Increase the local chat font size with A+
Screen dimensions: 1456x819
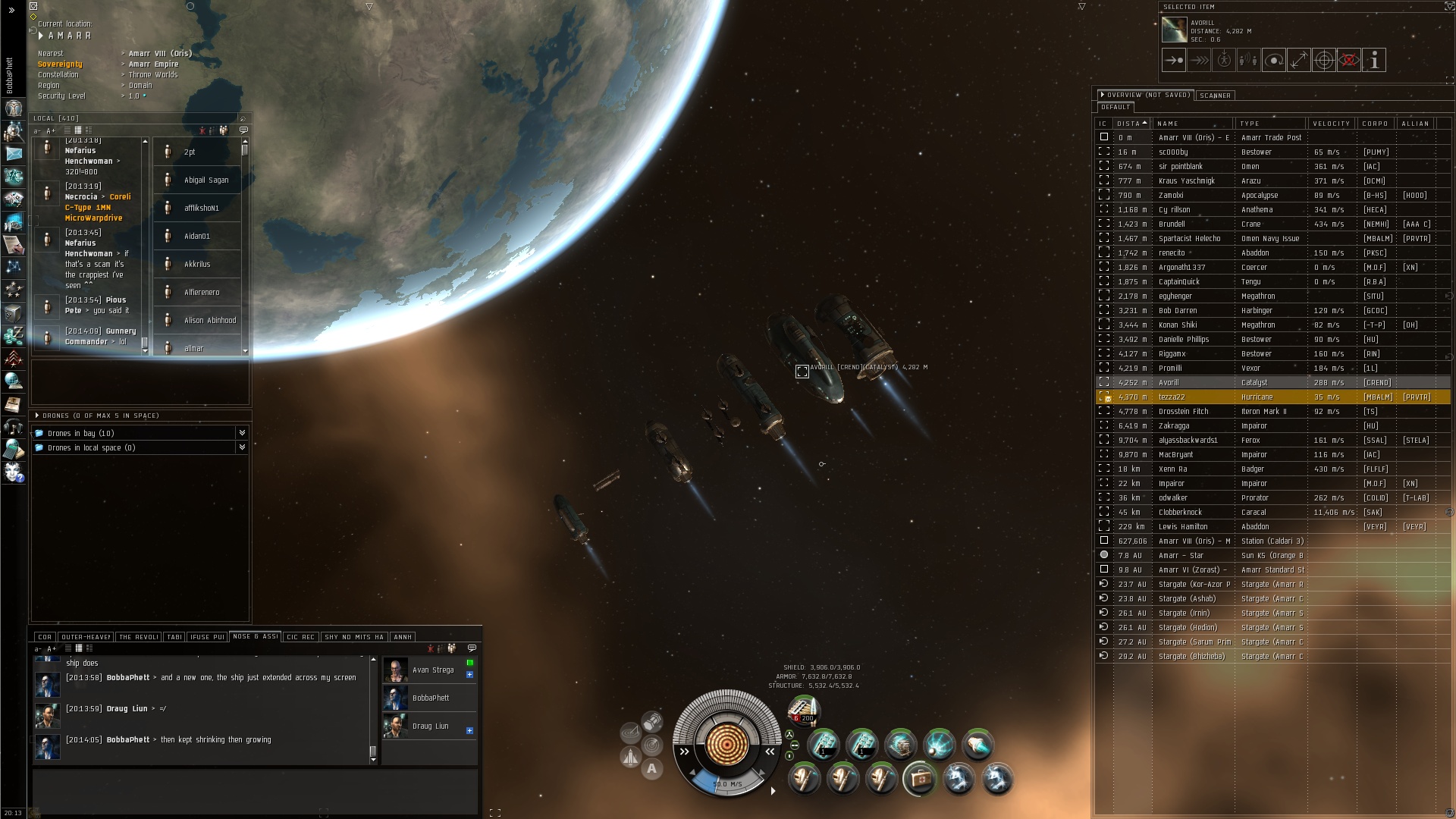pyautogui.click(x=51, y=130)
